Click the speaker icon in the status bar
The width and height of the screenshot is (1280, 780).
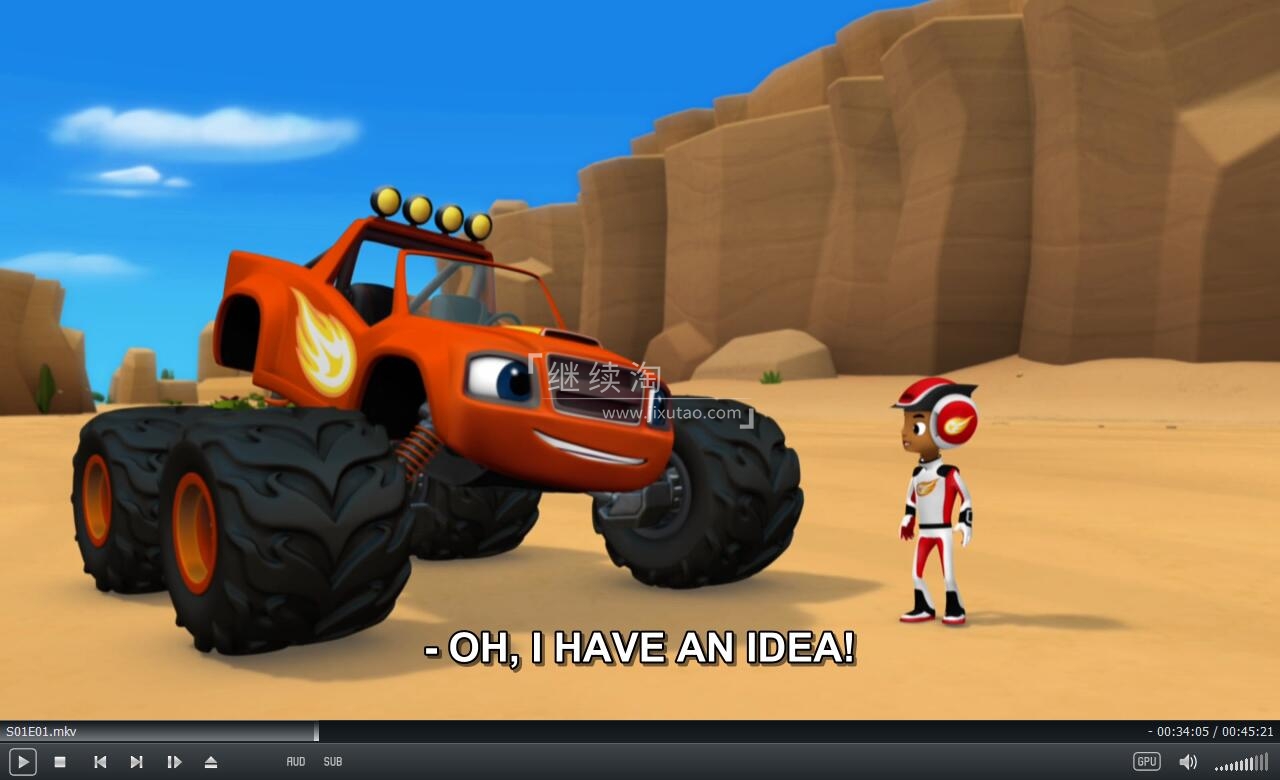[x=1189, y=761]
